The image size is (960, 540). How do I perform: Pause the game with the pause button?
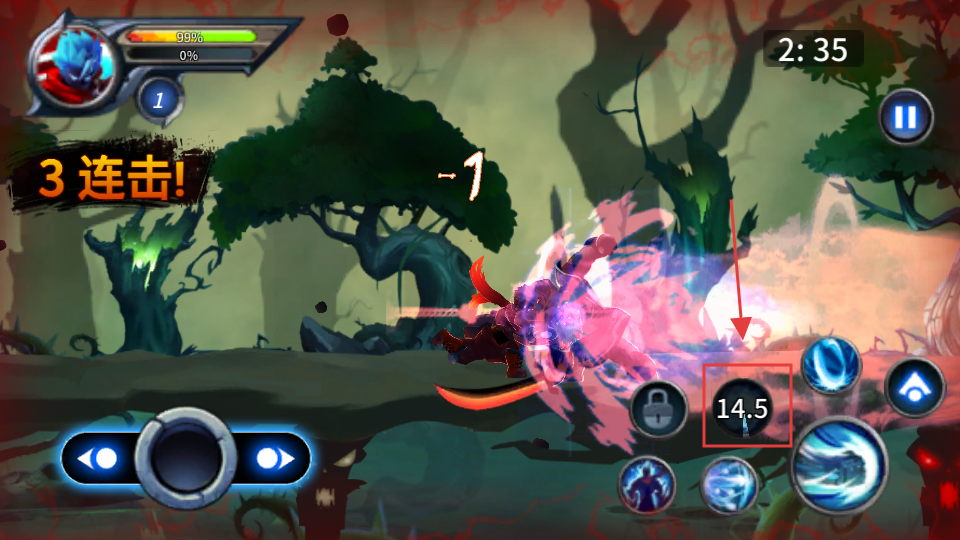coord(906,118)
